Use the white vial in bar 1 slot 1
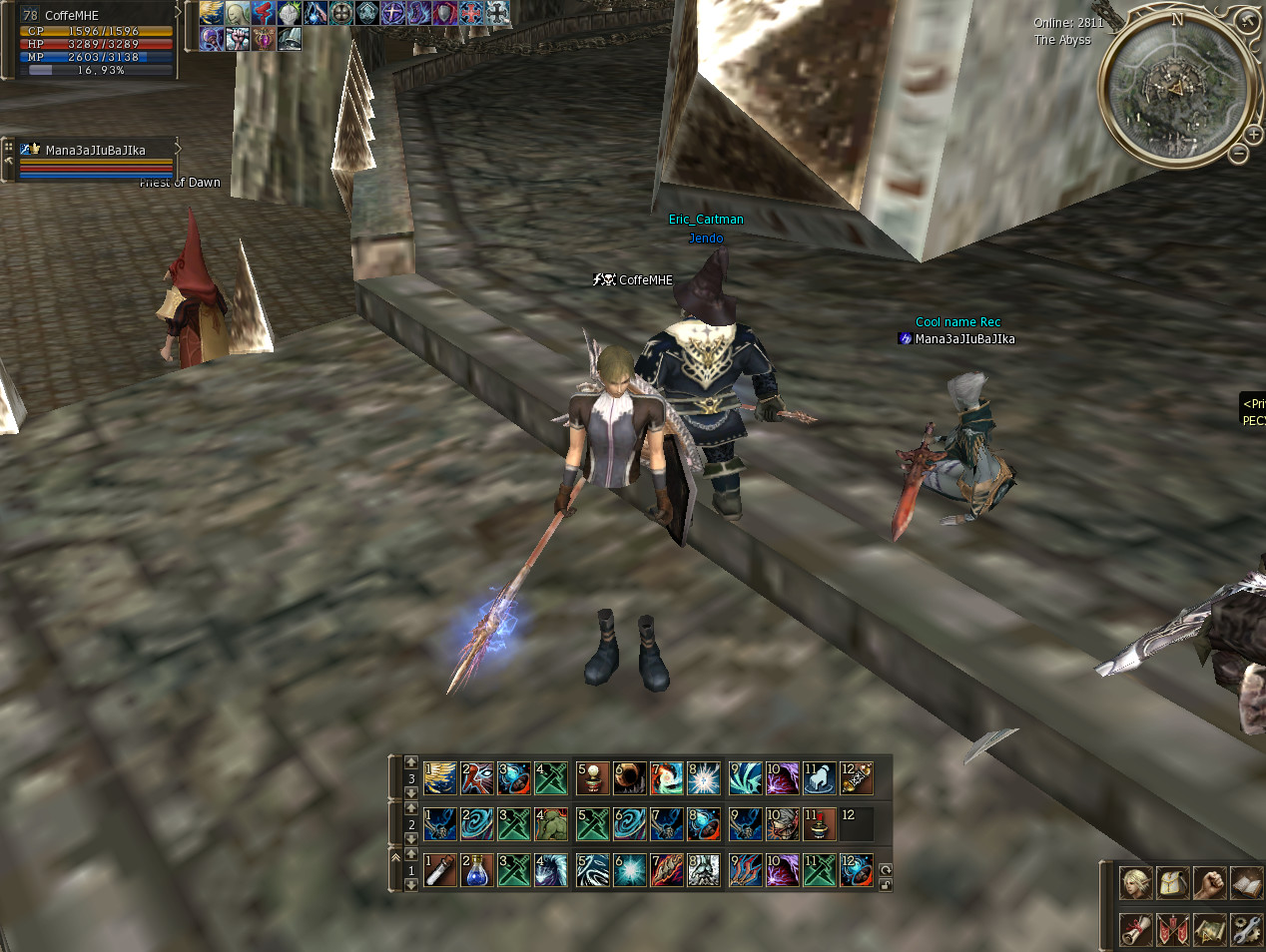 point(439,870)
